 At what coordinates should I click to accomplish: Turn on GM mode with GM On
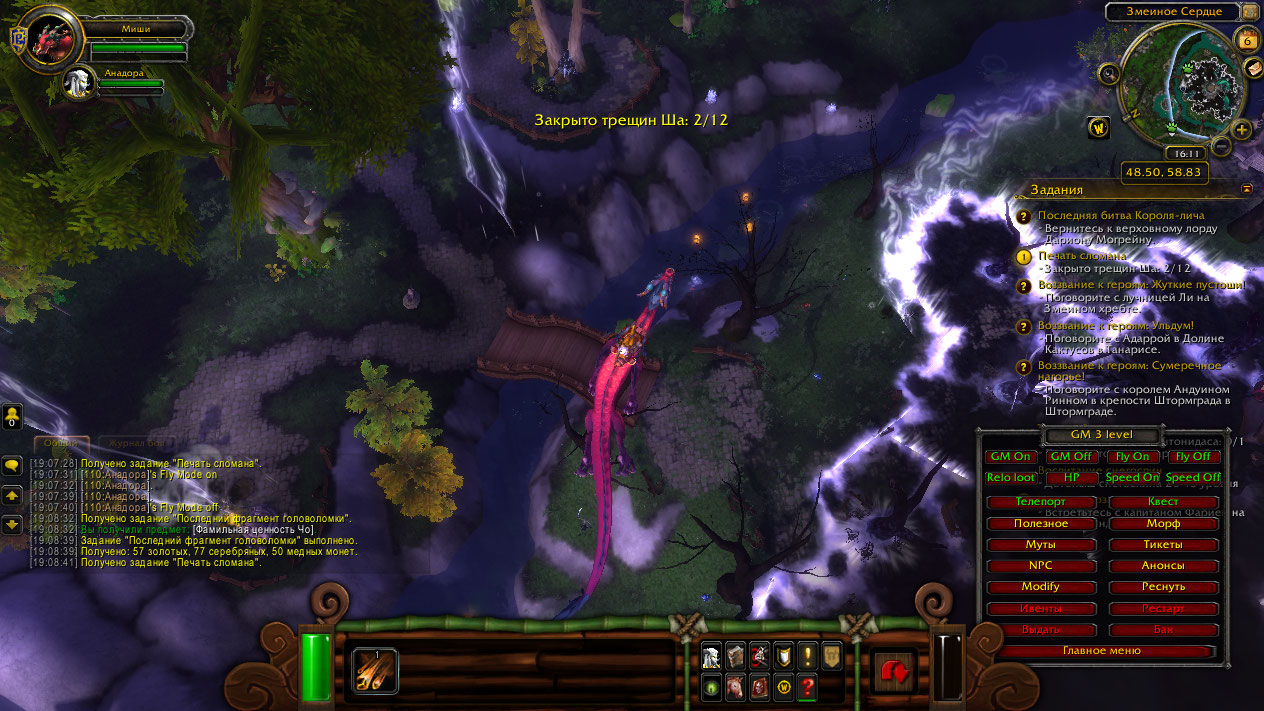tap(1010, 456)
